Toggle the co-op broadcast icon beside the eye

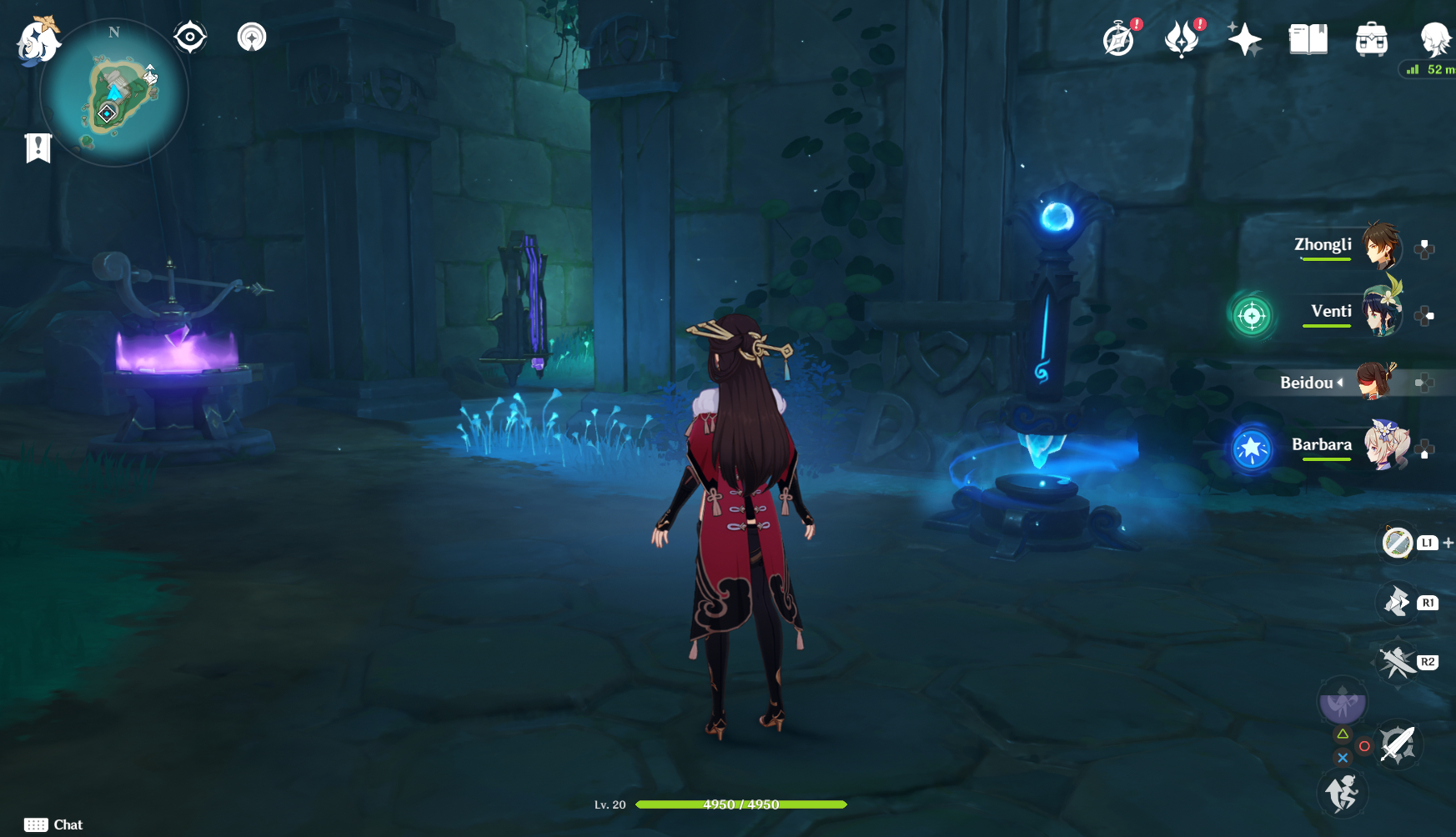click(251, 36)
